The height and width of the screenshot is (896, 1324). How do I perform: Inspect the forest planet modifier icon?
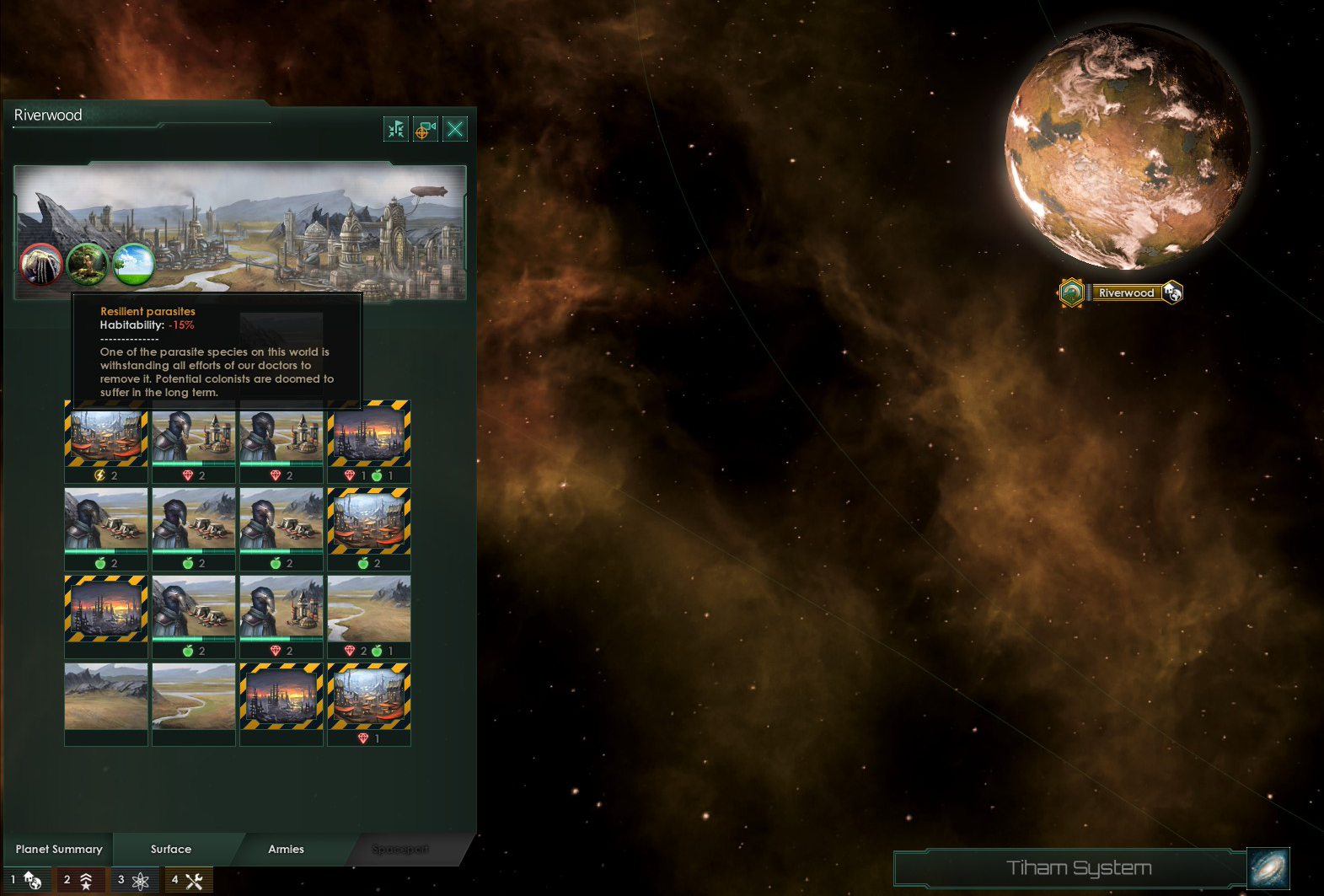87,265
